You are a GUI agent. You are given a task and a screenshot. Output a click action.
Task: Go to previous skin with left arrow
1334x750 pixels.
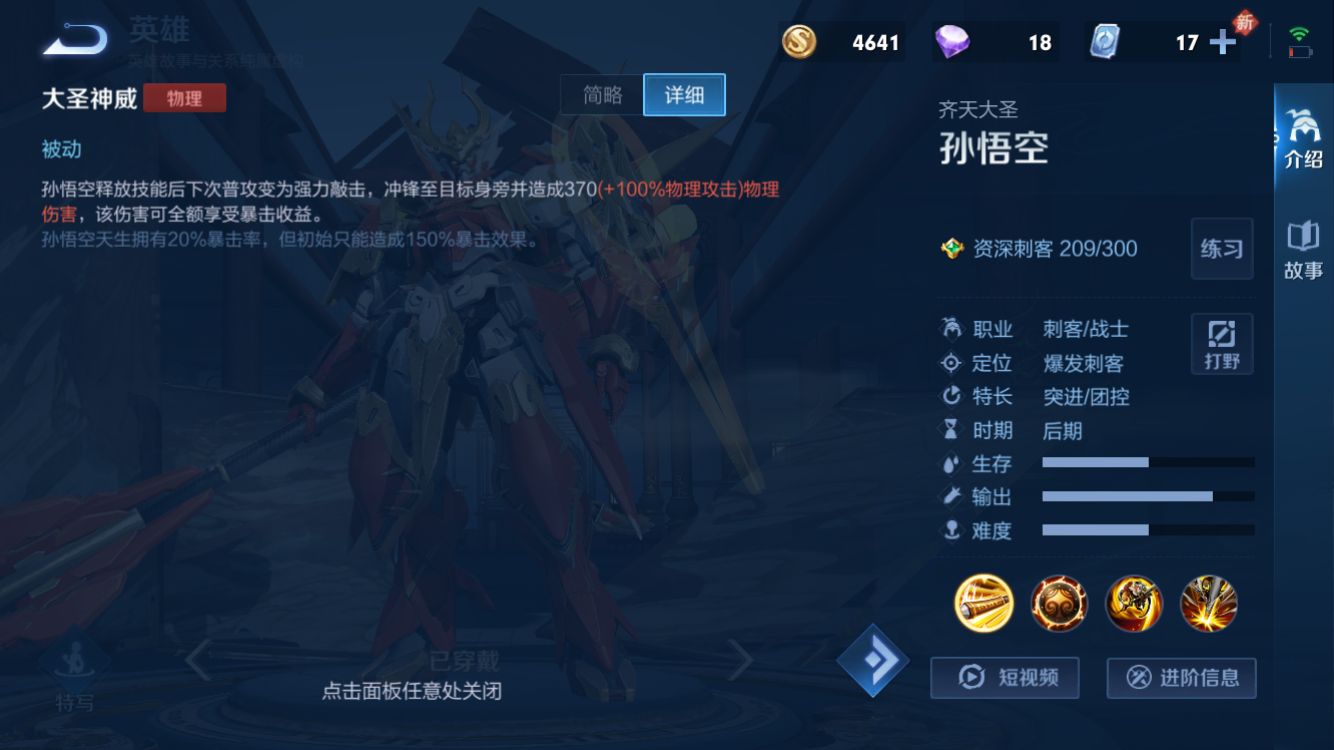(x=196, y=660)
